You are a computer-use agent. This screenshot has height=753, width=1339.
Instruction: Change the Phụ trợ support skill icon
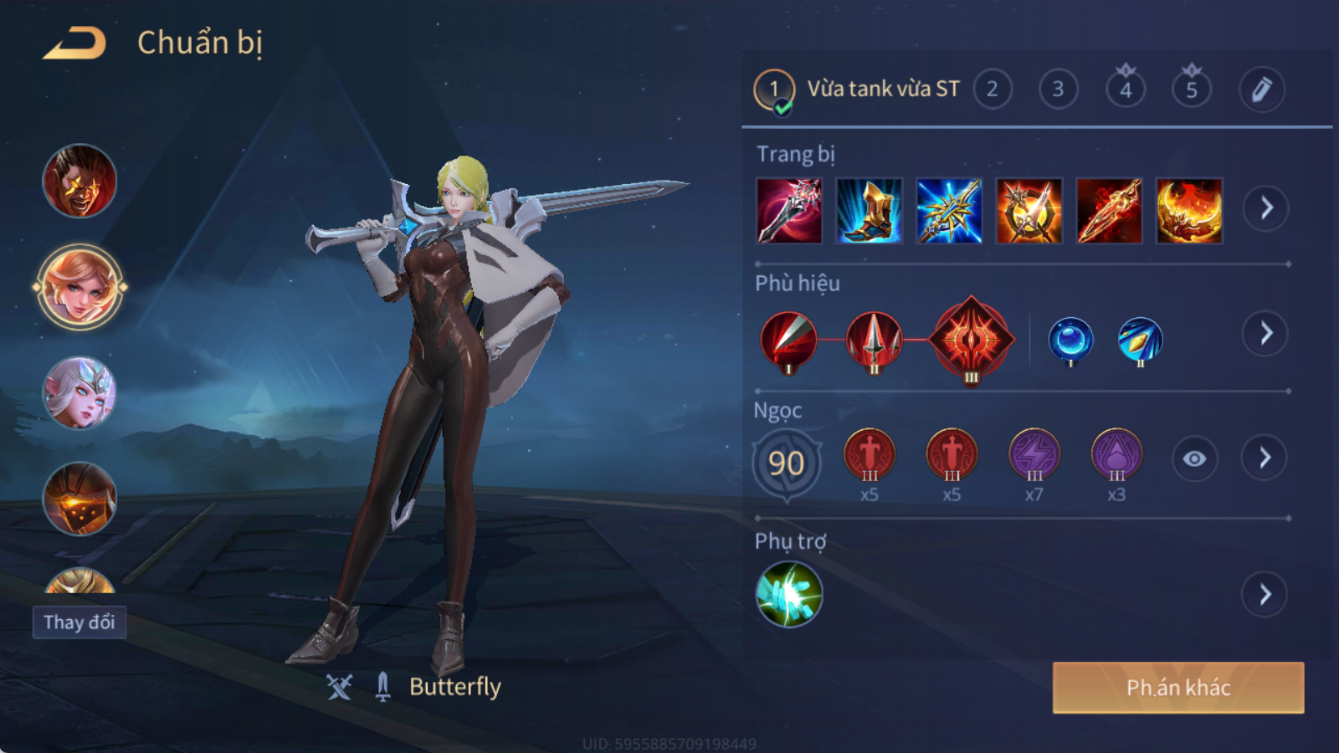click(789, 594)
